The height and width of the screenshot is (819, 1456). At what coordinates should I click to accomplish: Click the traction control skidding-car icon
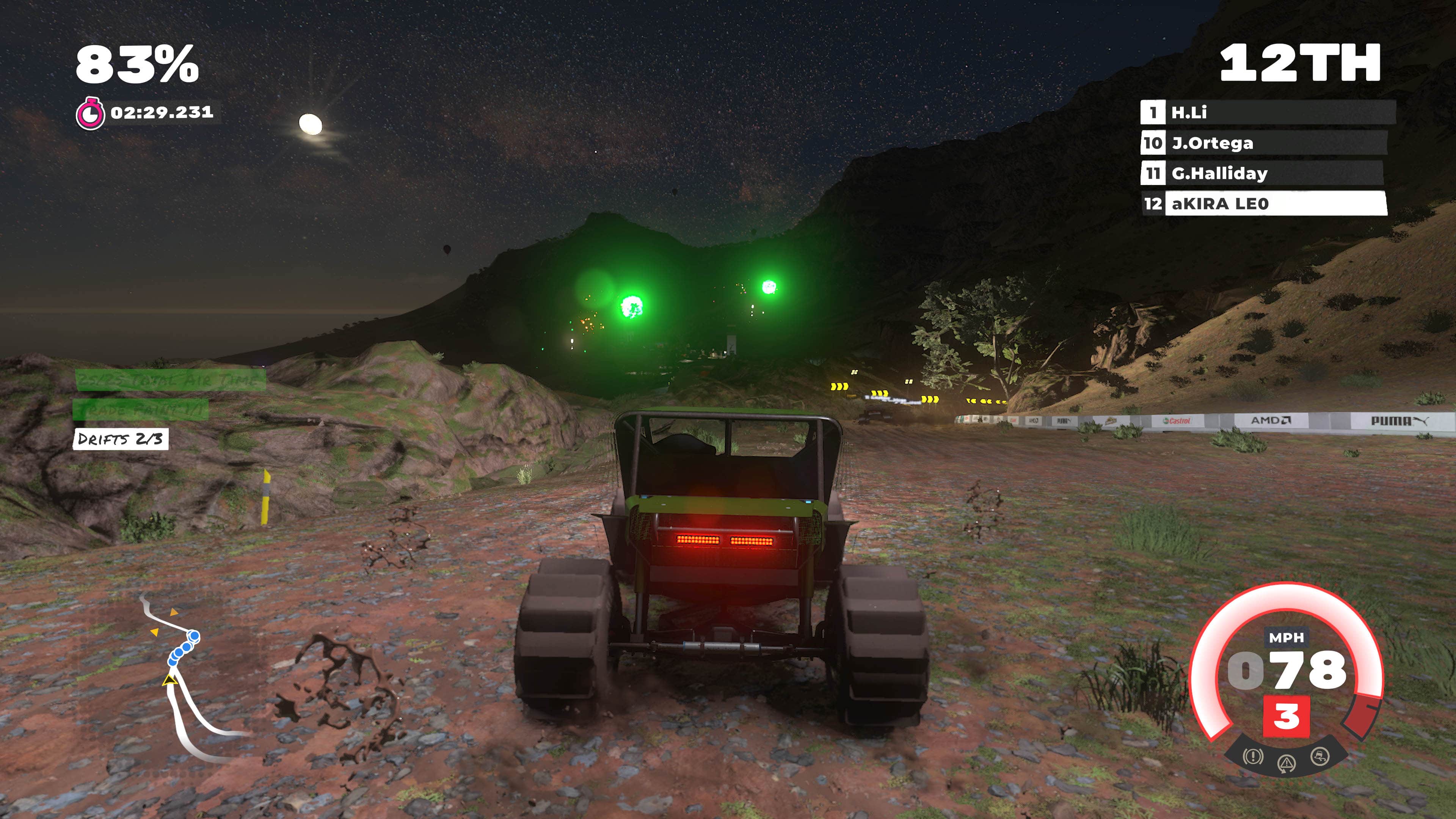pyautogui.click(x=1320, y=756)
